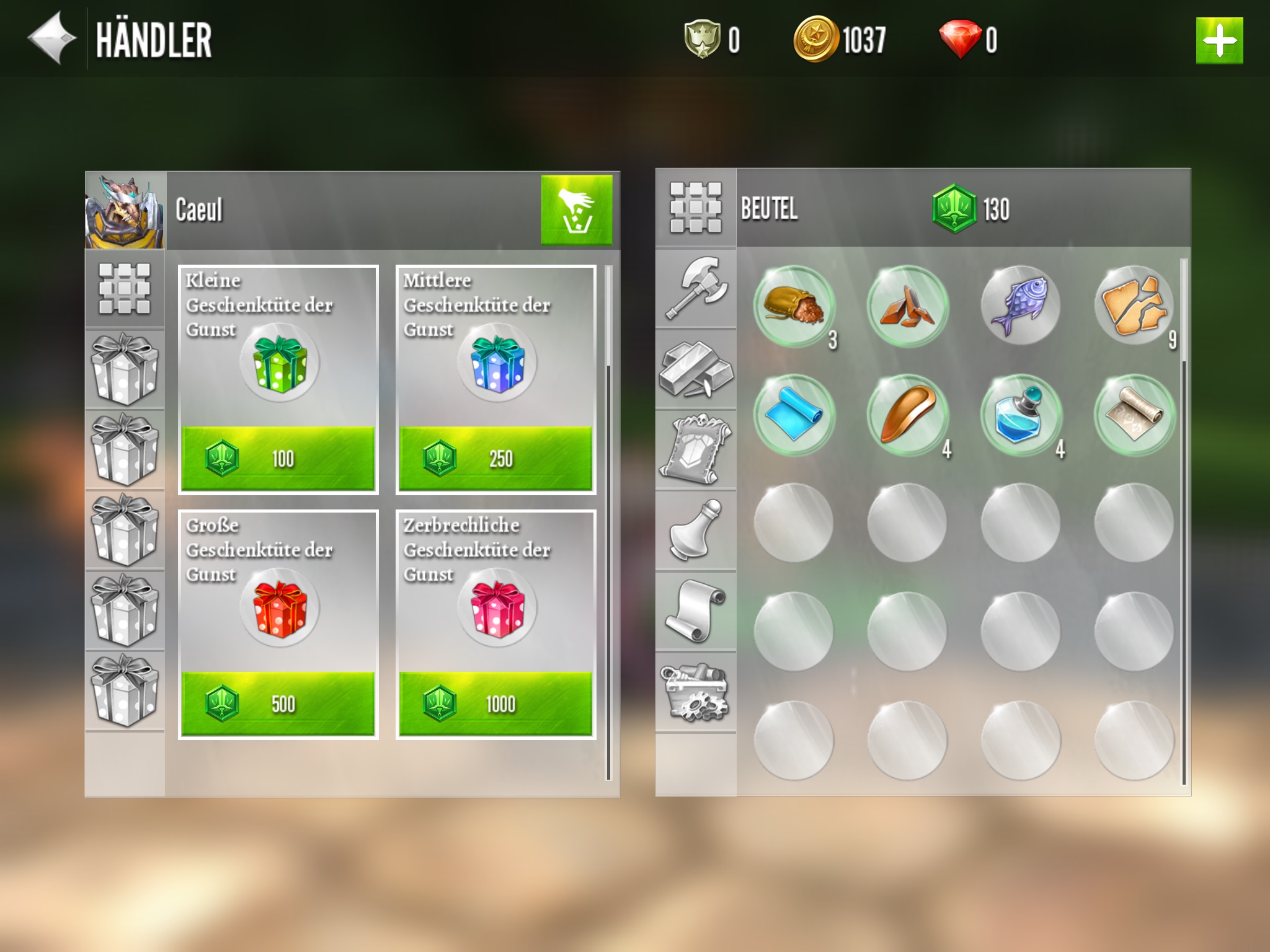Open the paper scroll bag tab
The width and height of the screenshot is (1270, 952).
[x=696, y=611]
